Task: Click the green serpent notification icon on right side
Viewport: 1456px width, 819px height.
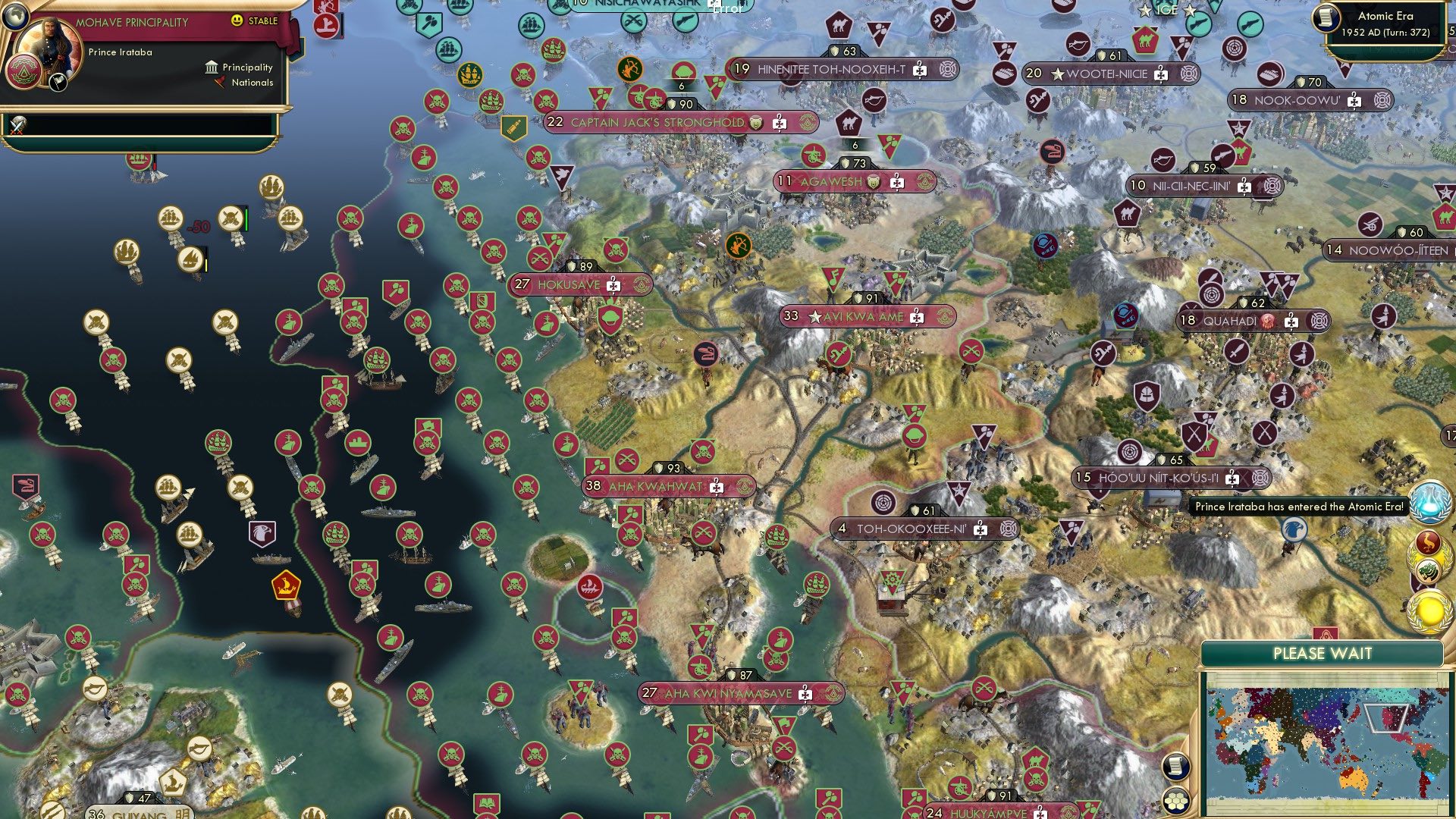Action: coord(1428,570)
